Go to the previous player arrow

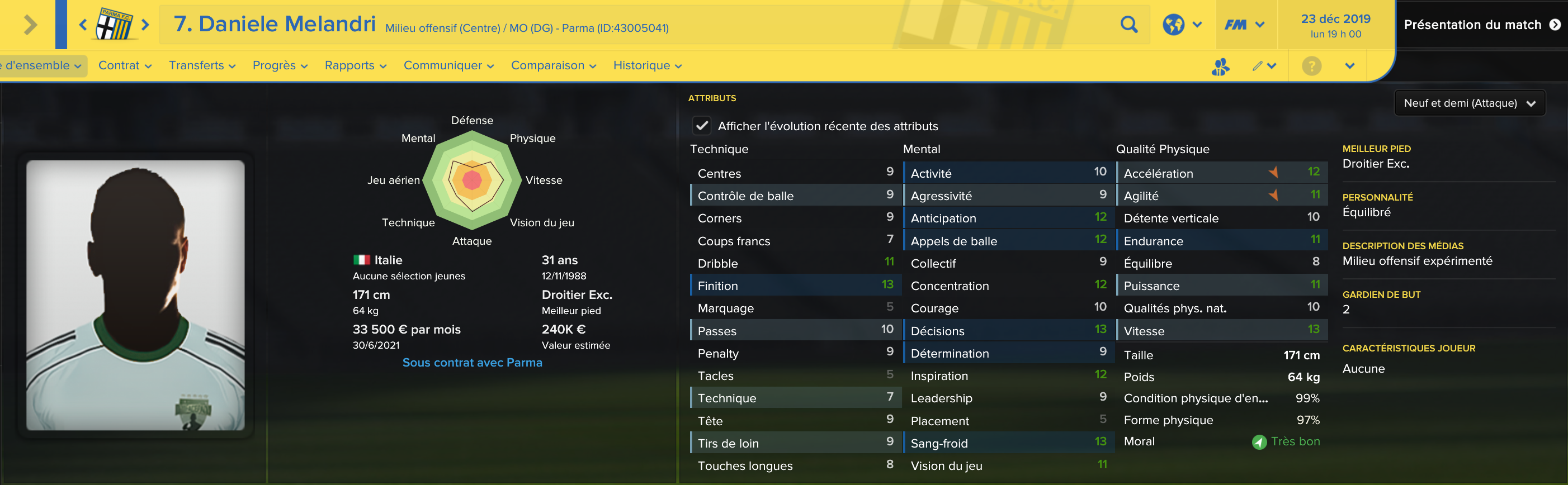point(83,25)
